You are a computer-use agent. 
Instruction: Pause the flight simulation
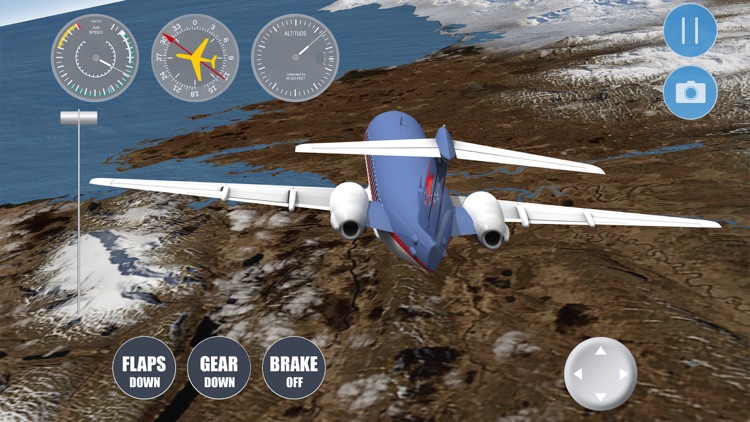point(690,30)
